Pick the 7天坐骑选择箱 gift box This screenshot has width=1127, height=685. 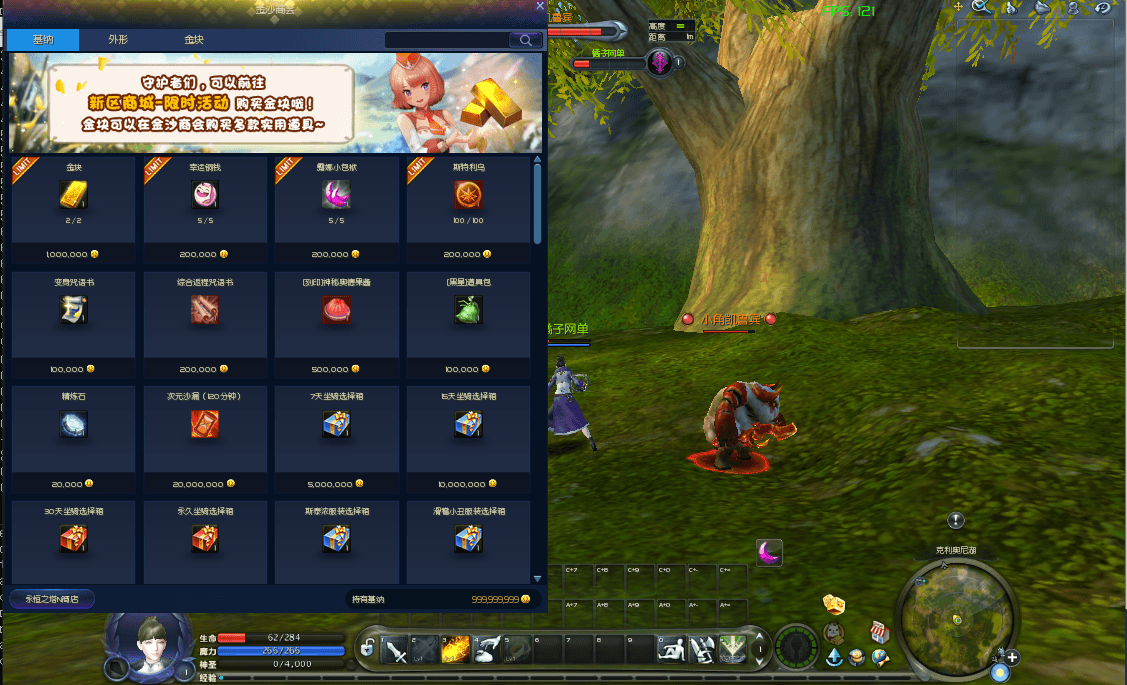pos(336,424)
